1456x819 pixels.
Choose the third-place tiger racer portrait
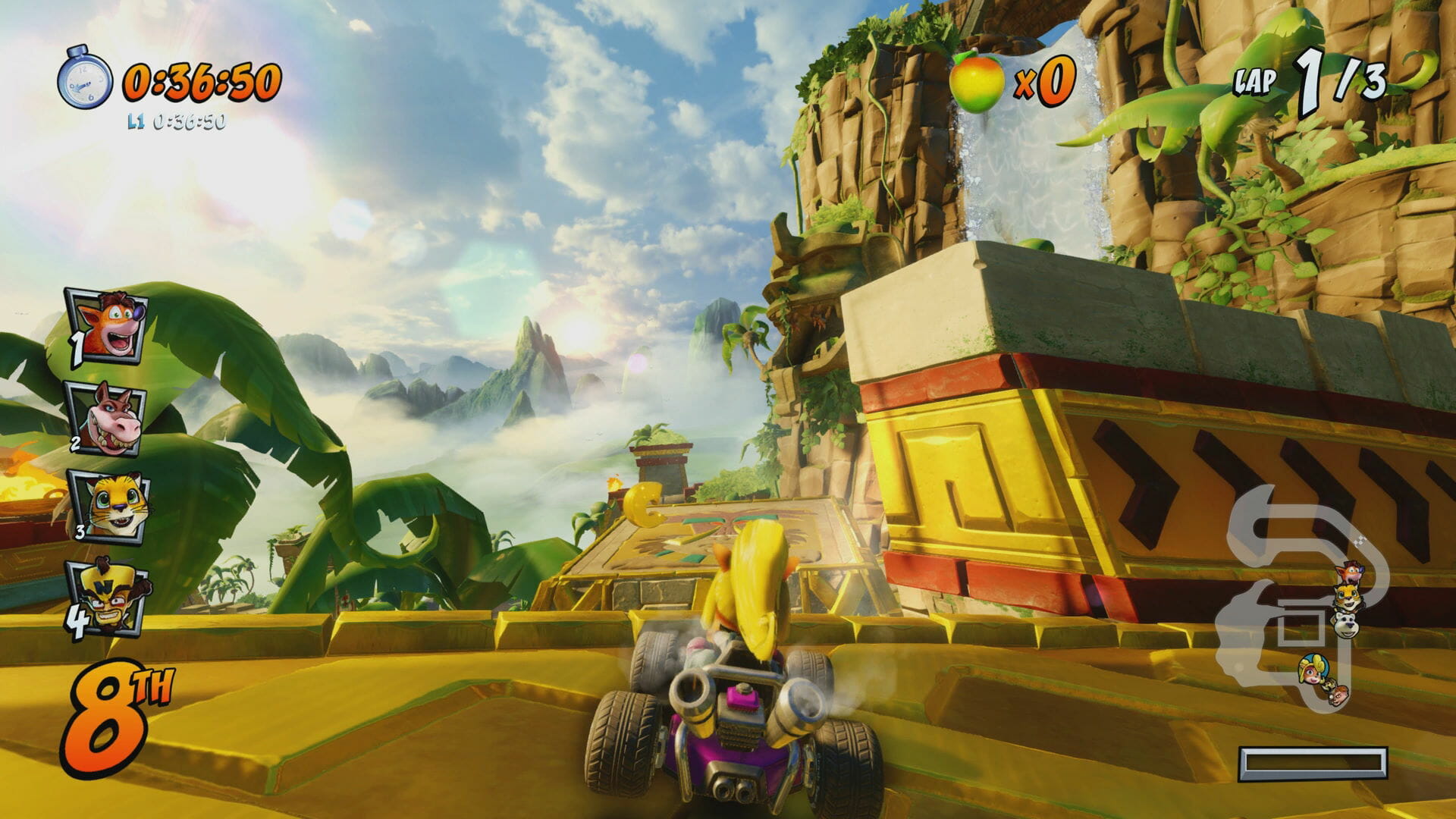[x=109, y=507]
